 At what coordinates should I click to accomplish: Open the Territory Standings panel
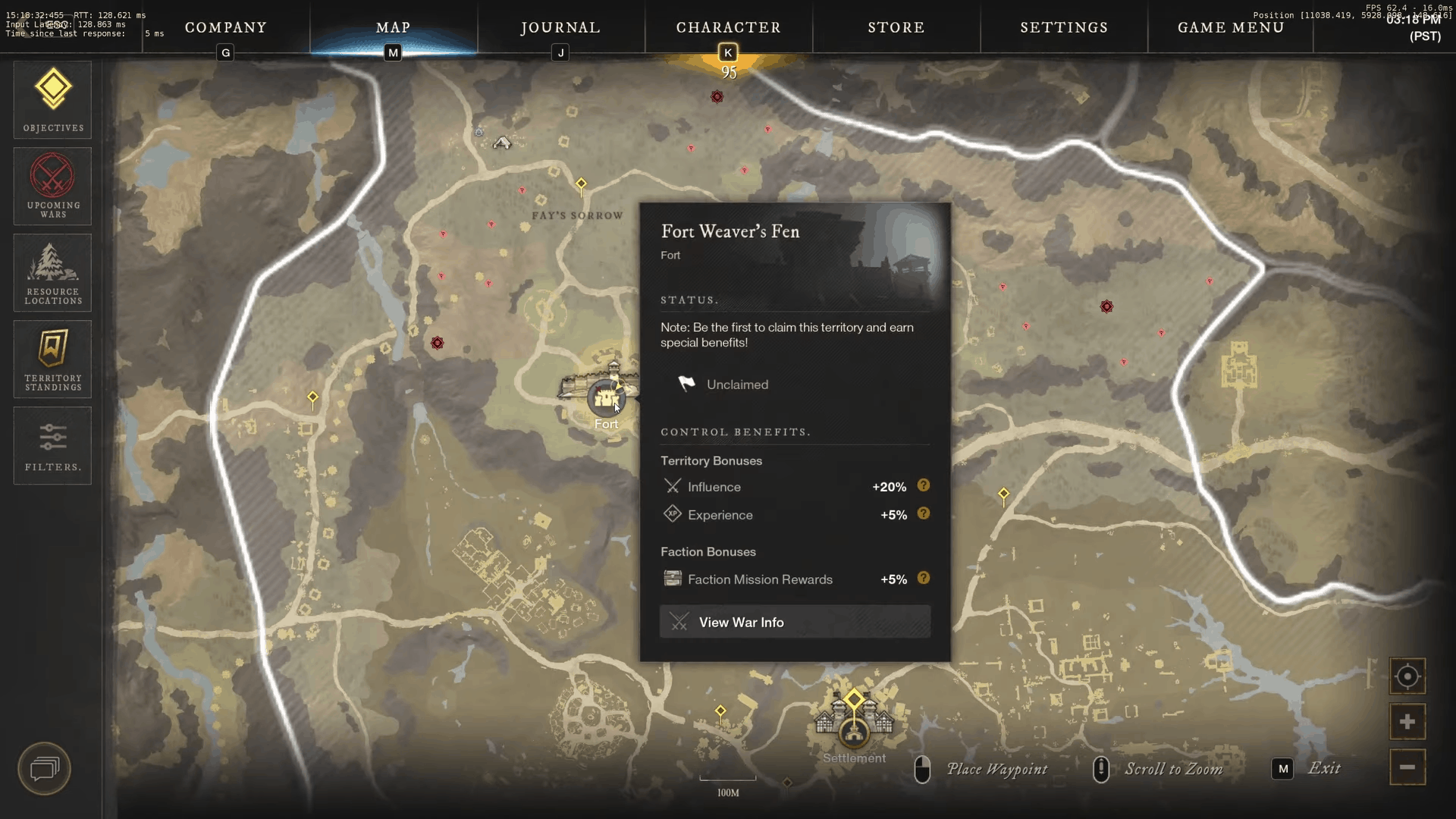point(52,359)
